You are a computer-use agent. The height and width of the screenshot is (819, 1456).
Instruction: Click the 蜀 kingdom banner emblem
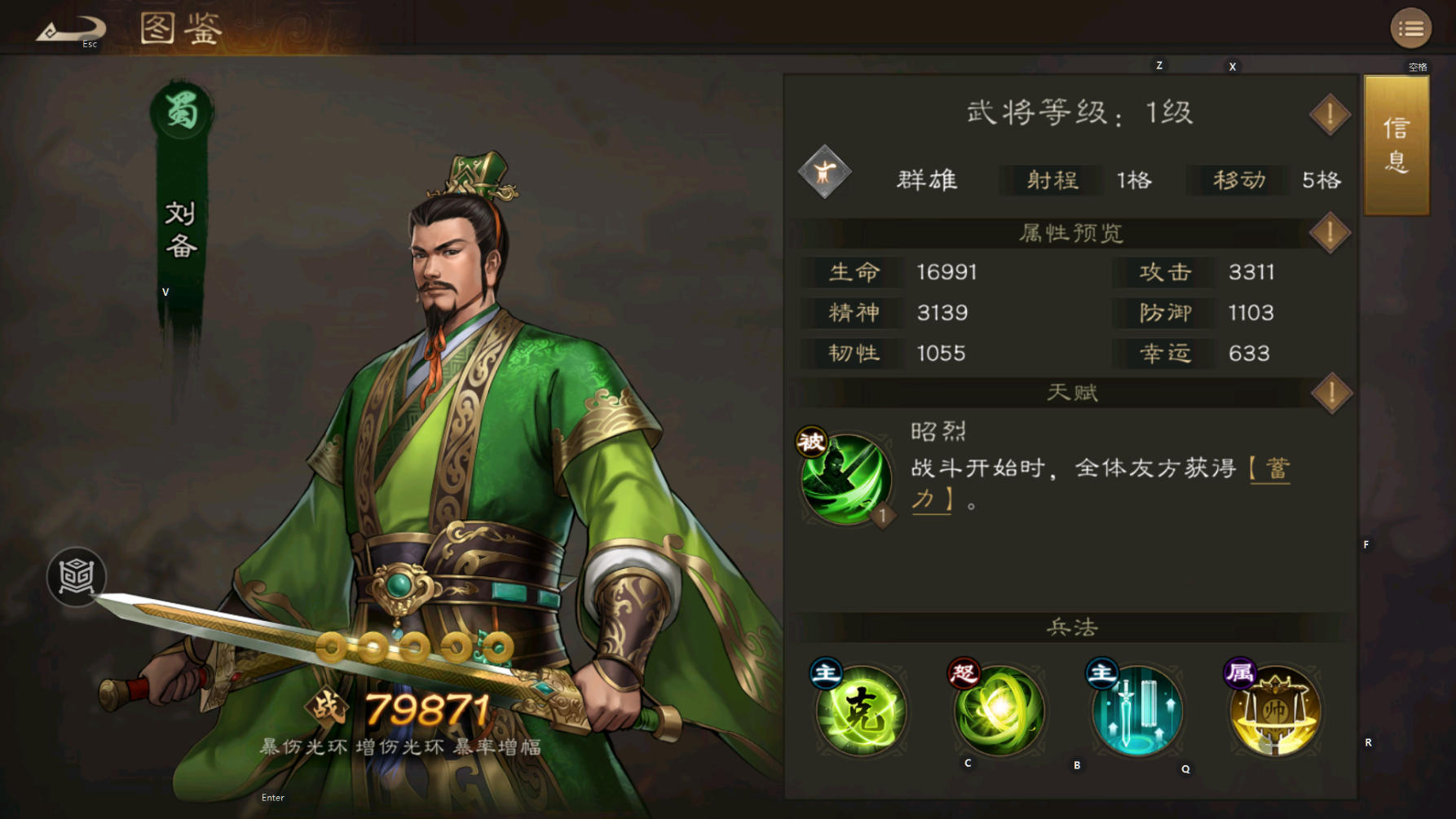pyautogui.click(x=179, y=111)
